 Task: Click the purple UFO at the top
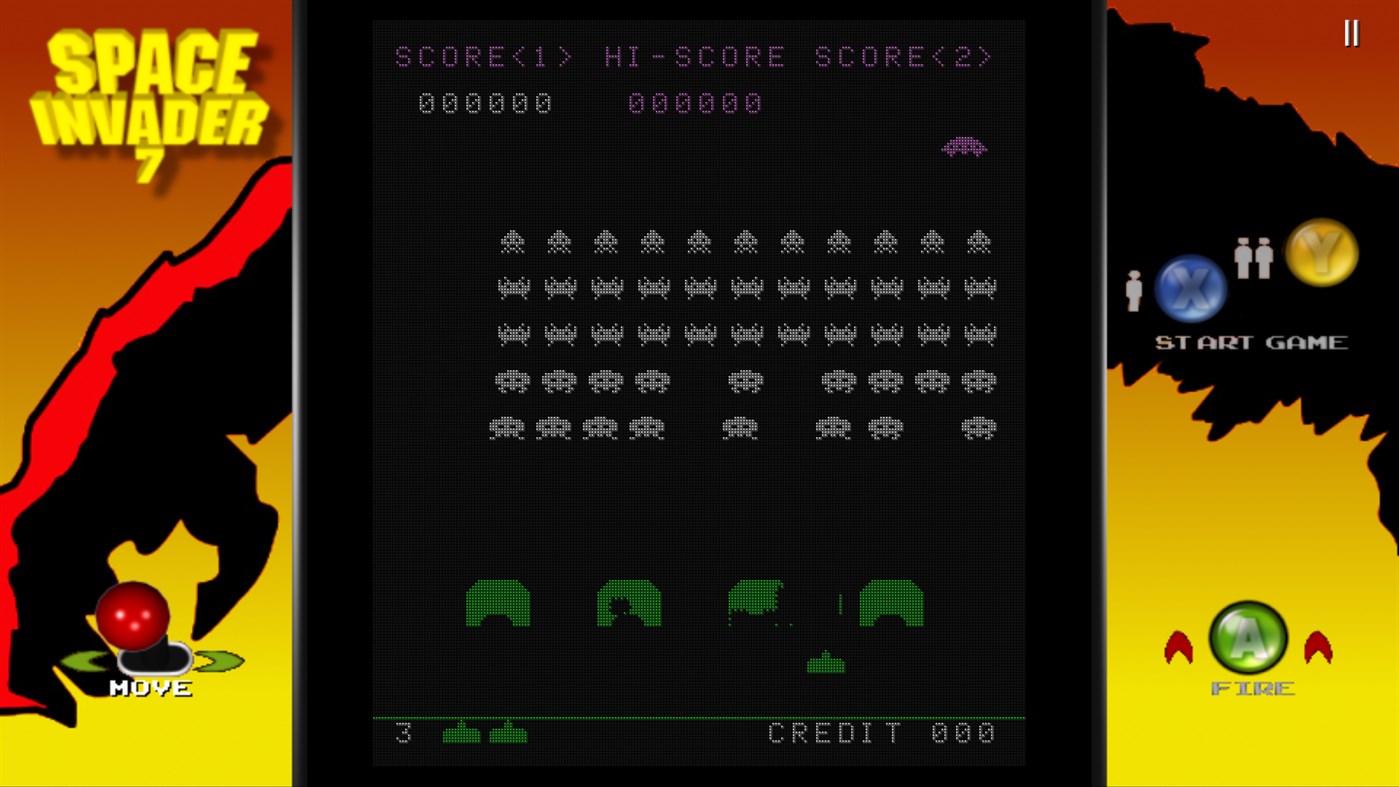click(964, 146)
